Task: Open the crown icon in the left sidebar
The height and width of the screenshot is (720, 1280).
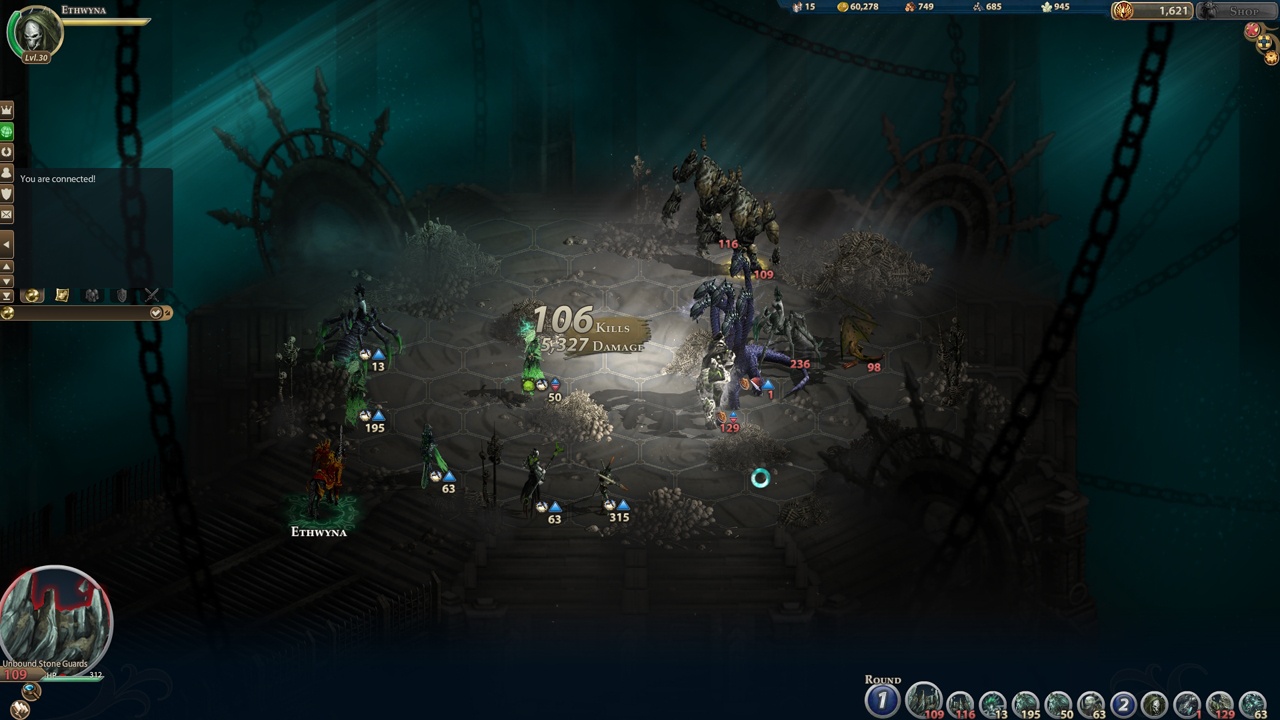Action: point(7,110)
